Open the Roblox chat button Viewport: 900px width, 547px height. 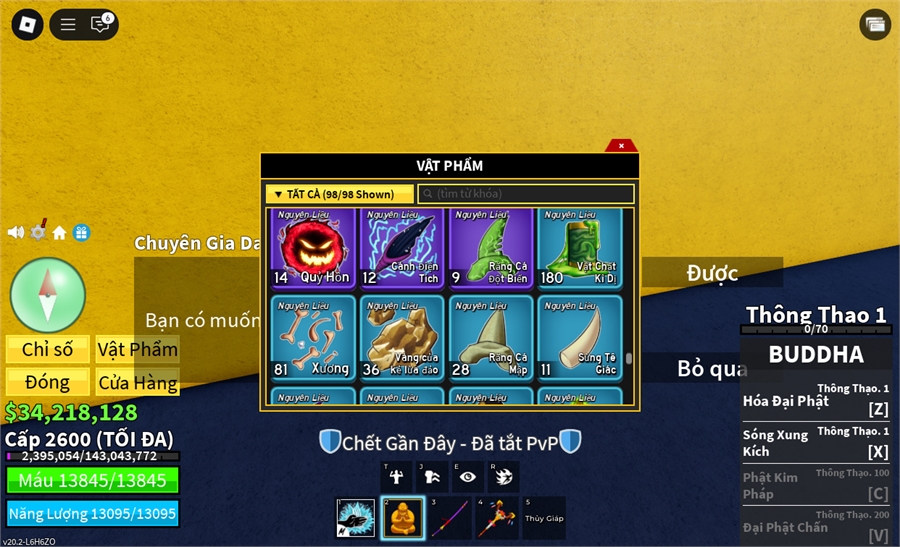tap(101, 24)
